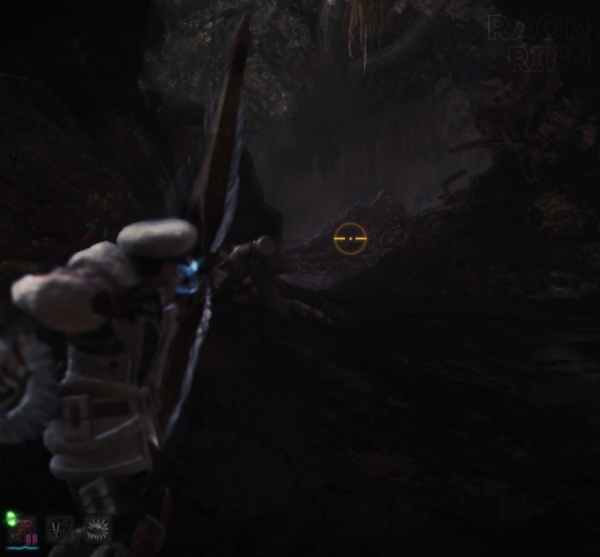
Task: Select the red monster icon slot
Action: 24,529
